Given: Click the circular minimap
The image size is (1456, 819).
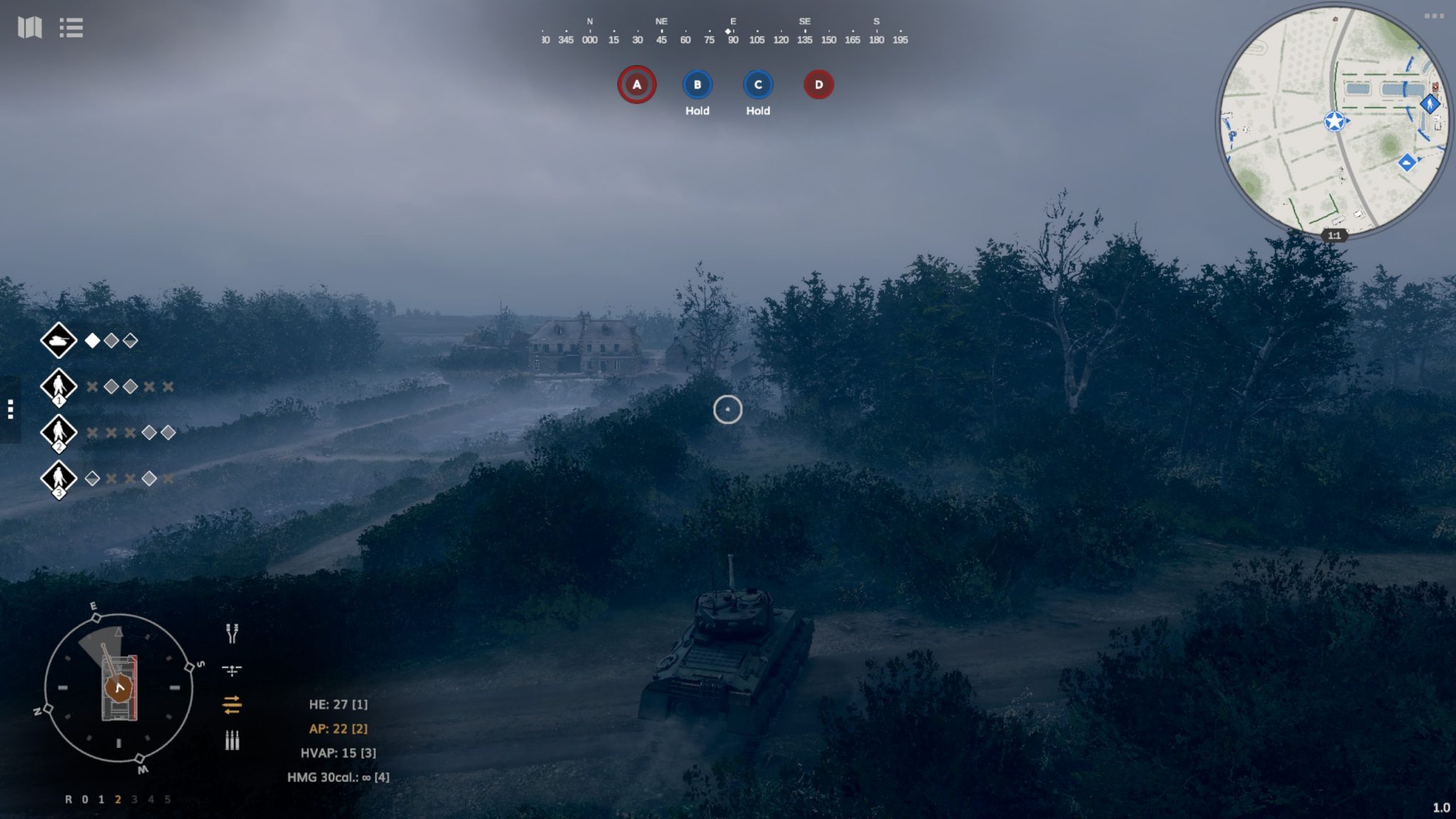Looking at the screenshot, I should (x=1334, y=121).
